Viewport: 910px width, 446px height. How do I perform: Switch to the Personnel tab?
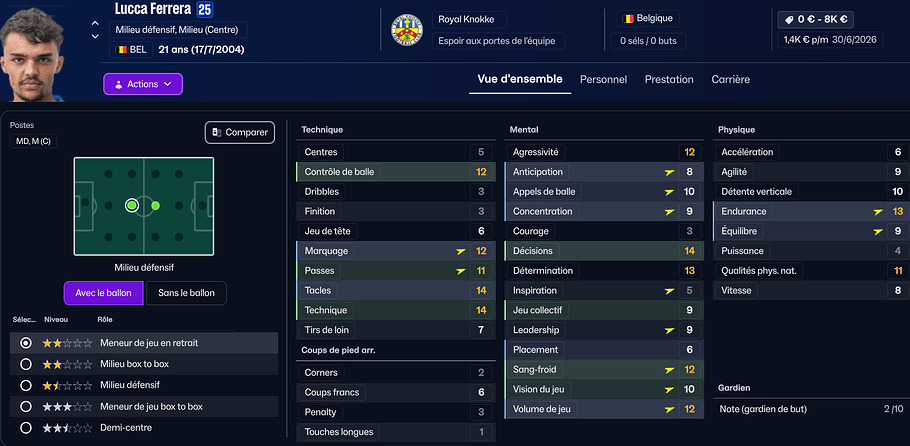pyautogui.click(x=603, y=80)
